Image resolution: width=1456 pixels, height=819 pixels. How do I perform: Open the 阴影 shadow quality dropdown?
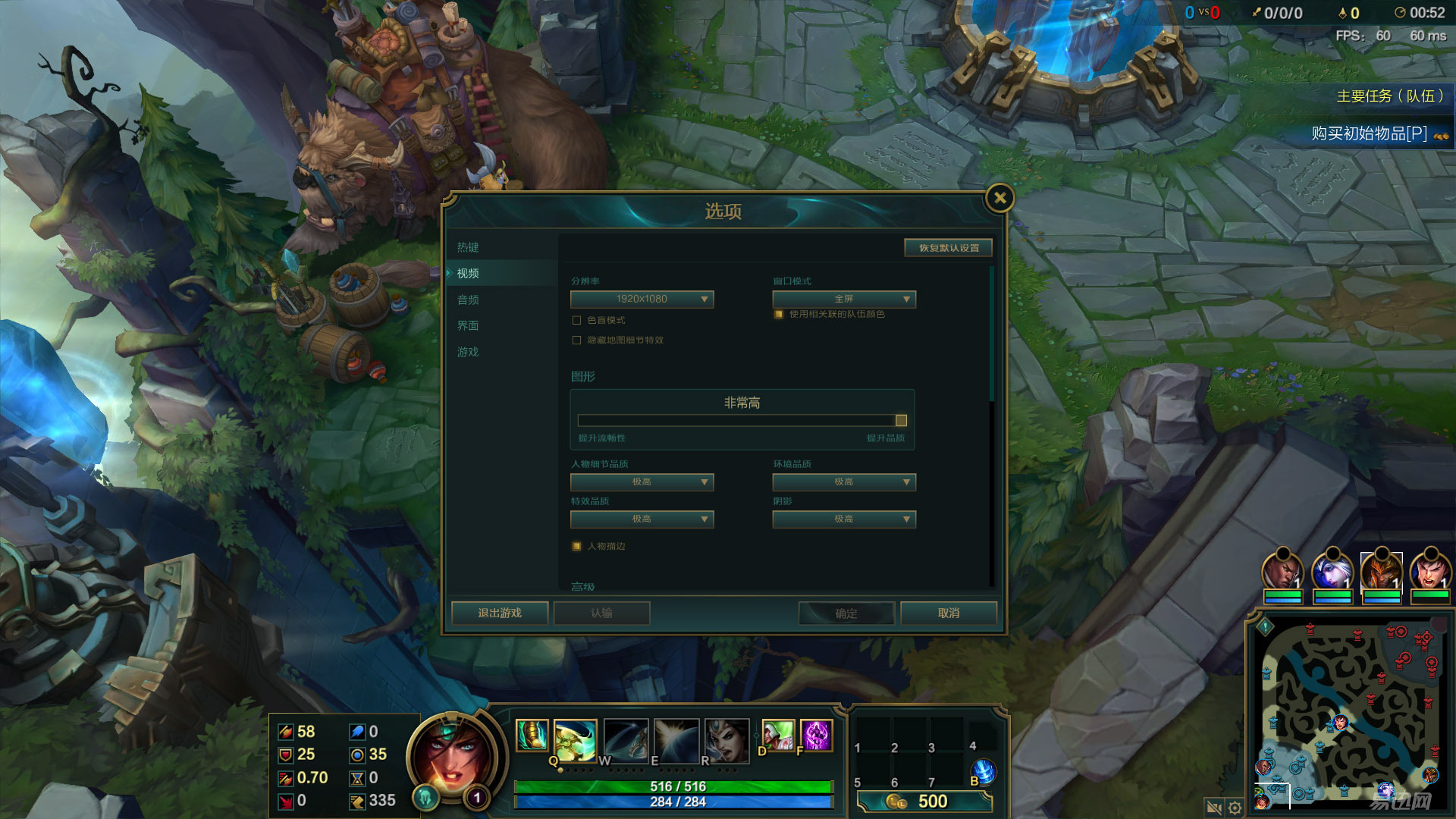pos(844,519)
